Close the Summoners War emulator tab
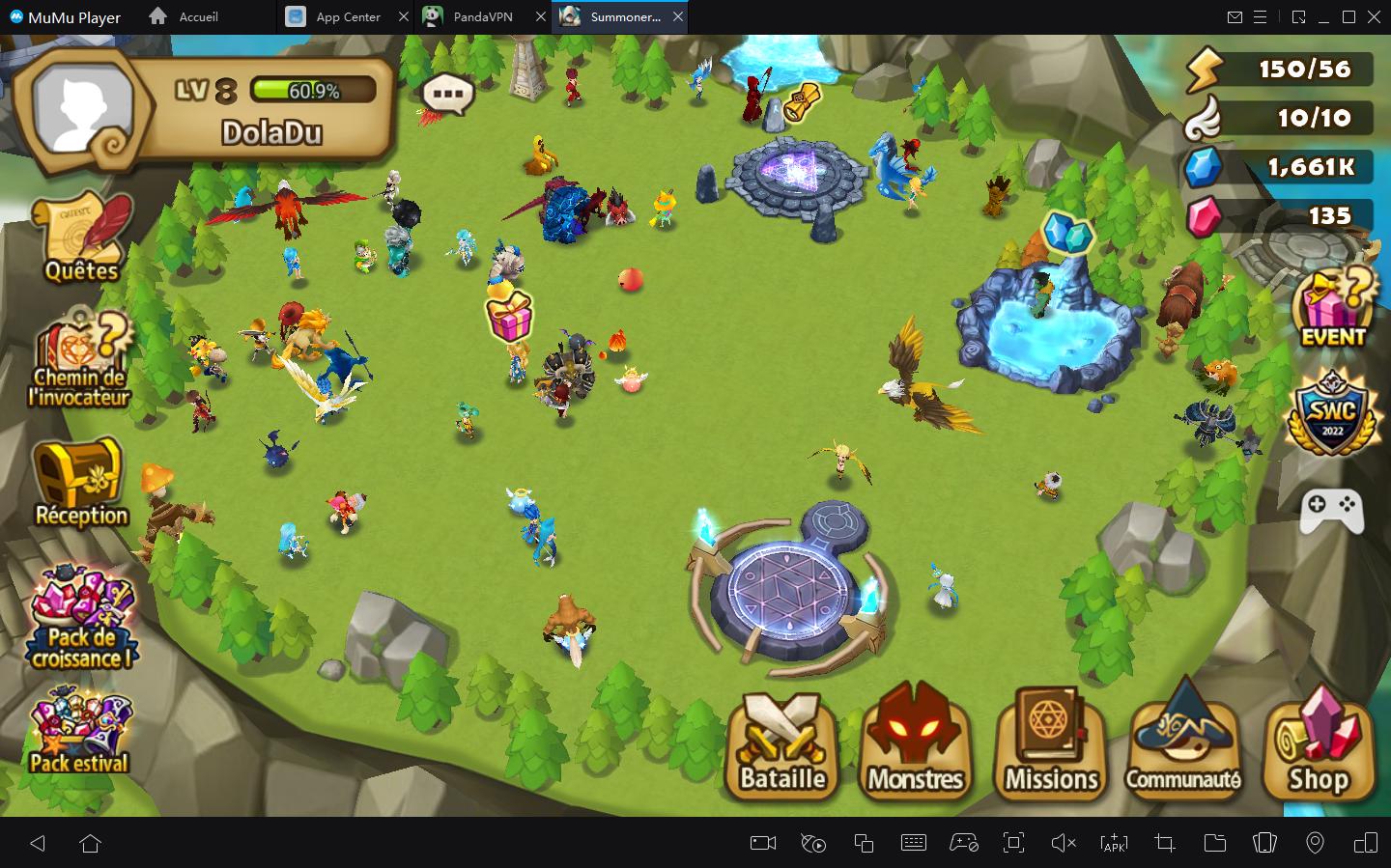The width and height of the screenshot is (1391, 868). (x=678, y=16)
